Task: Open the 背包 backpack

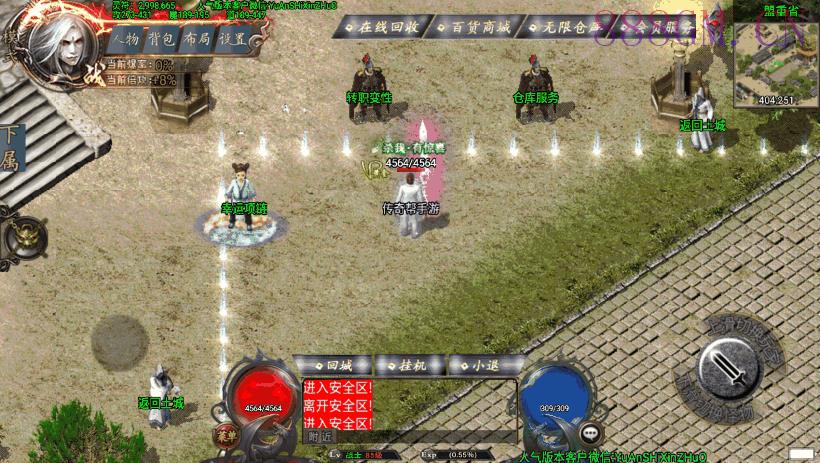Action: 161,40
